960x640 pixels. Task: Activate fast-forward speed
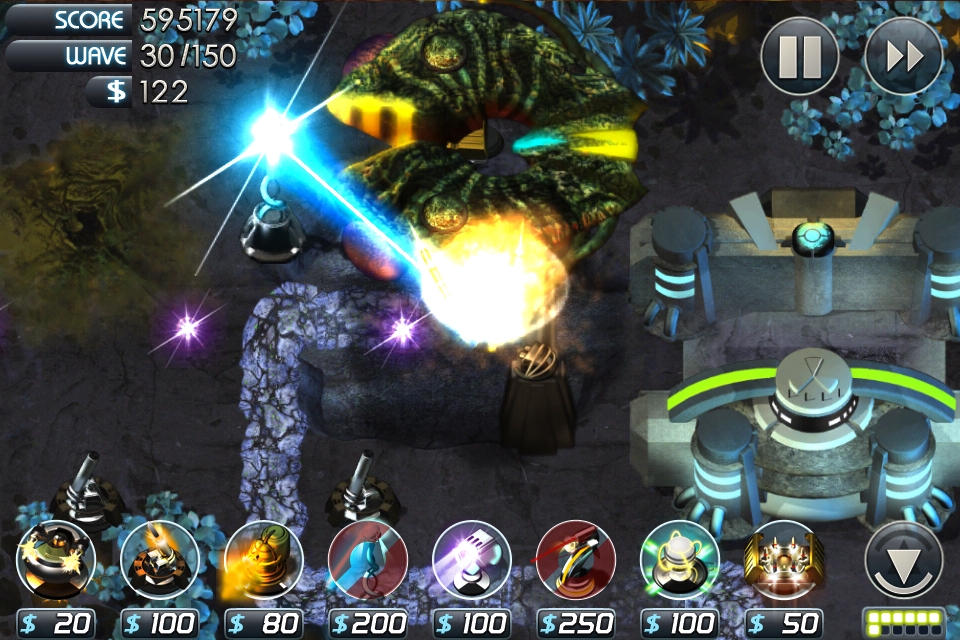click(903, 56)
